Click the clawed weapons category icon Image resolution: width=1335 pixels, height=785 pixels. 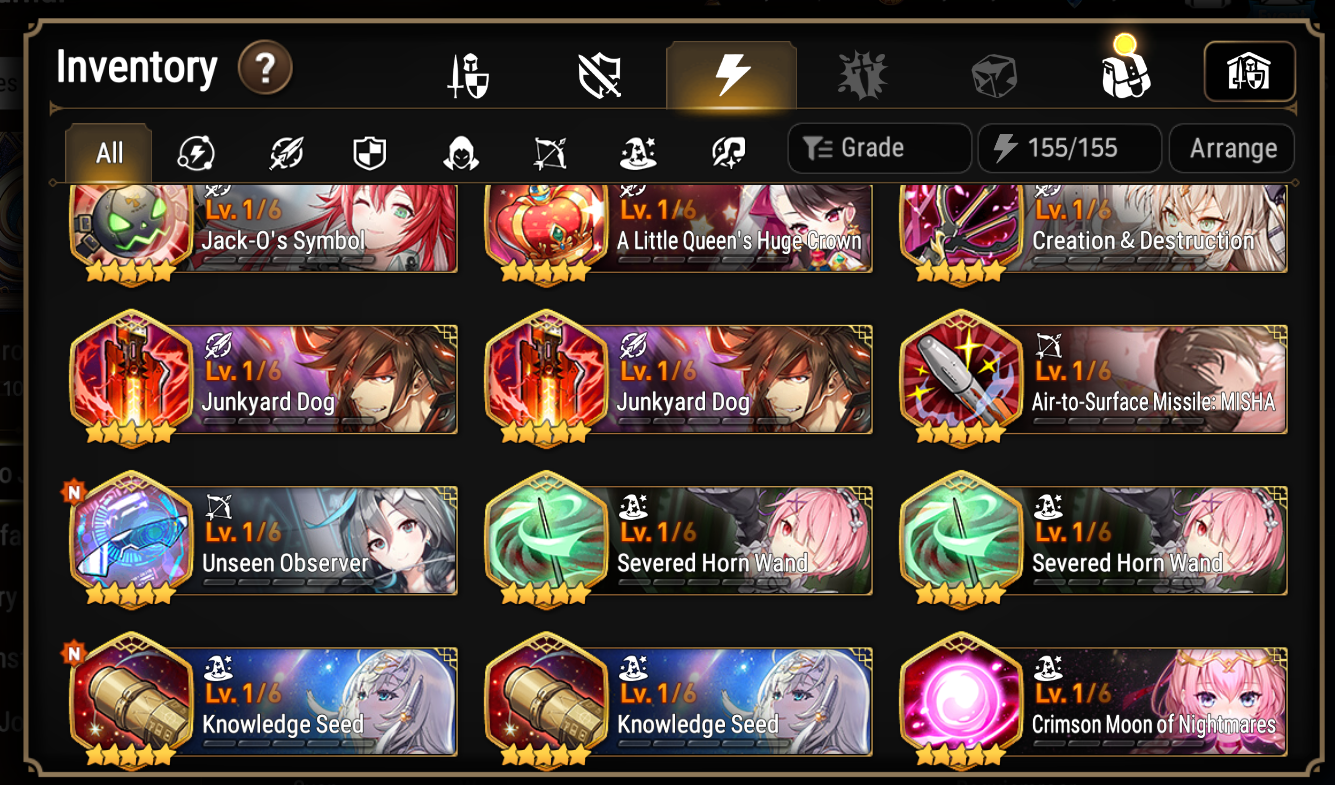[x=862, y=73]
